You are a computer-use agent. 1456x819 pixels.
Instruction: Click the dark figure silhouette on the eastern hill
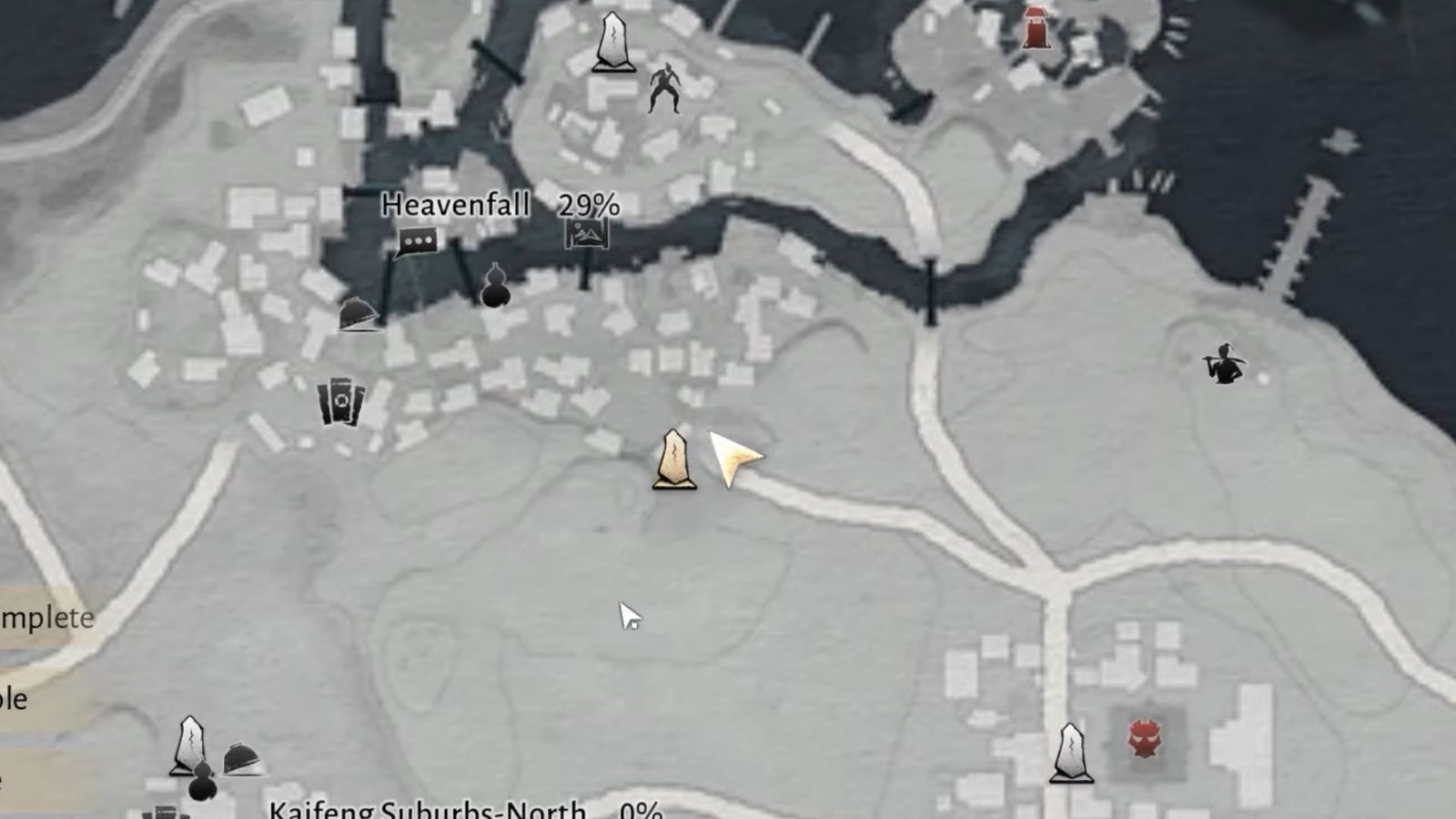coord(1222,364)
